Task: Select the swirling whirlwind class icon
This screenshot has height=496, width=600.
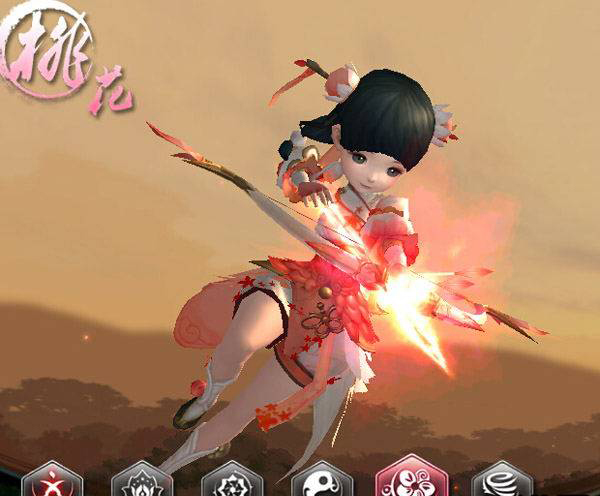Action: point(502,482)
